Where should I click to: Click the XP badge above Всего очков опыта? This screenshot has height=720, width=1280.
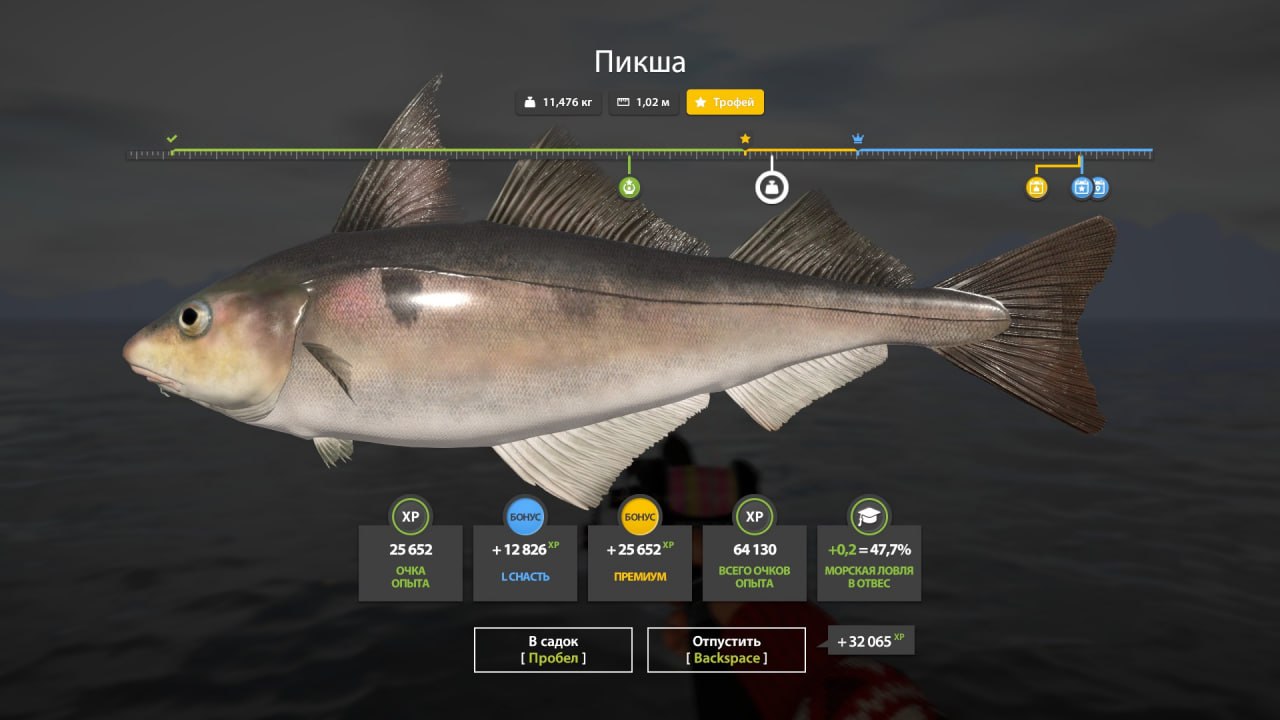tap(754, 517)
